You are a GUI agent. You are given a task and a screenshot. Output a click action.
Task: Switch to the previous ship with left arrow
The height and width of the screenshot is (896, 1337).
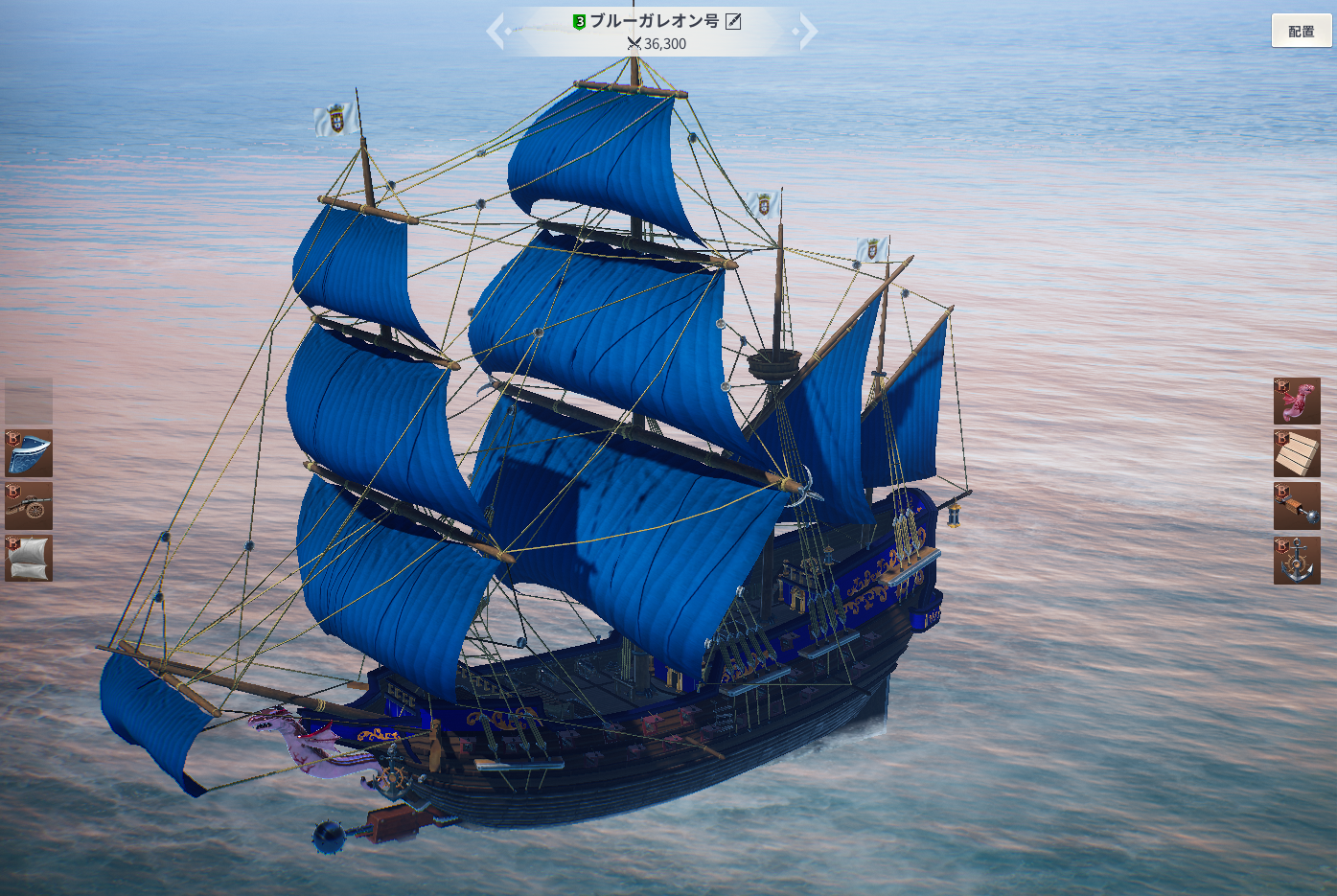(x=495, y=31)
